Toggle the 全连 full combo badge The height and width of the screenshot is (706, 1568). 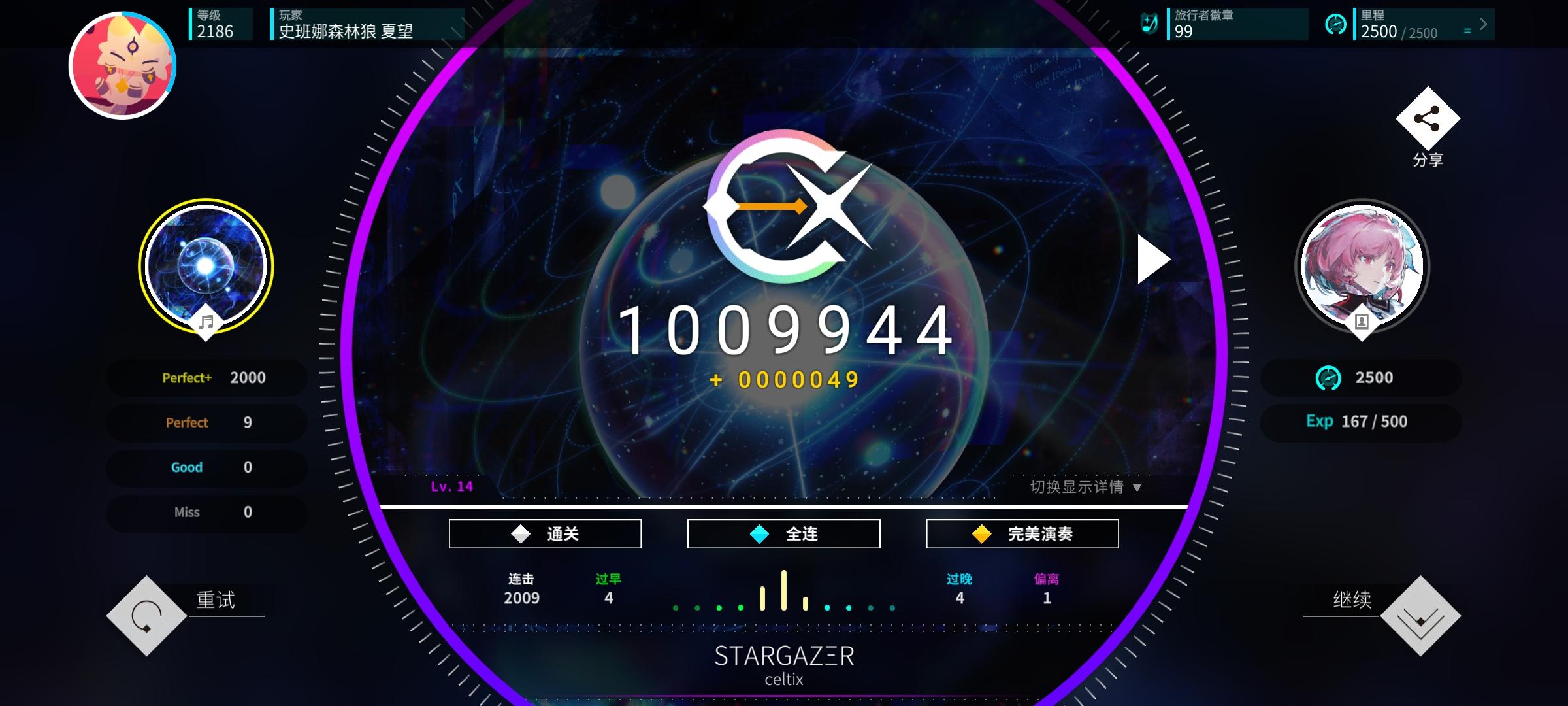[783, 533]
